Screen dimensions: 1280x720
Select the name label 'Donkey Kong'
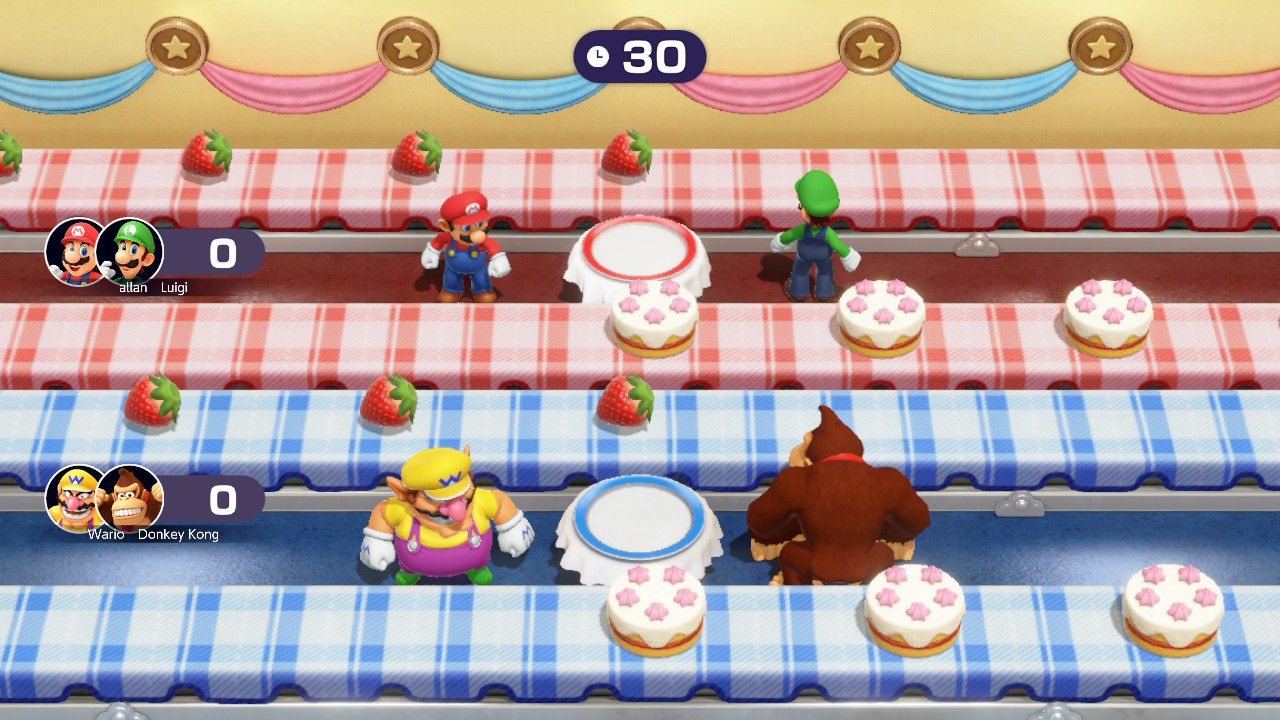180,534
